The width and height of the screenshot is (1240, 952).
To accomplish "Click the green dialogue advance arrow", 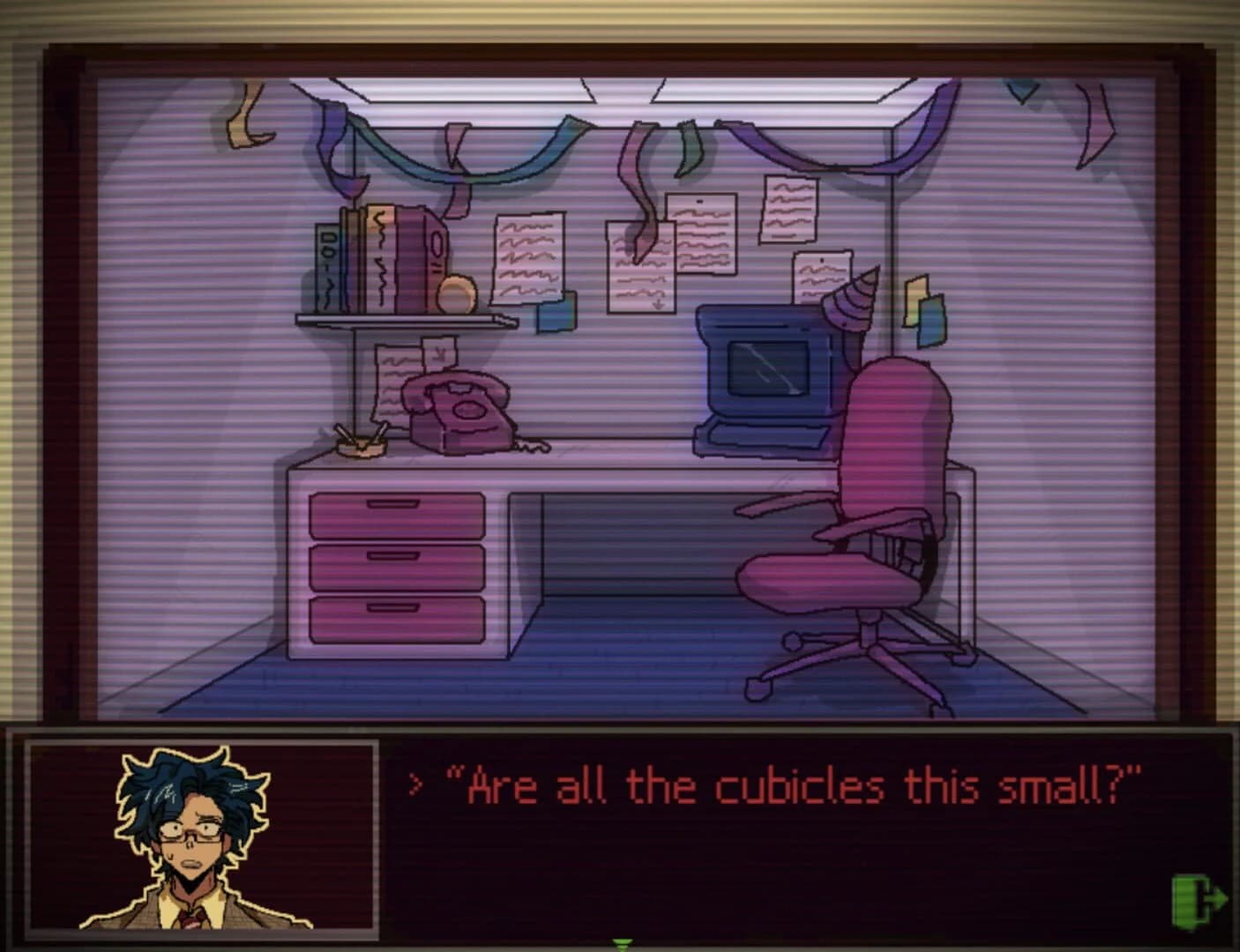I will pyautogui.click(x=620, y=944).
